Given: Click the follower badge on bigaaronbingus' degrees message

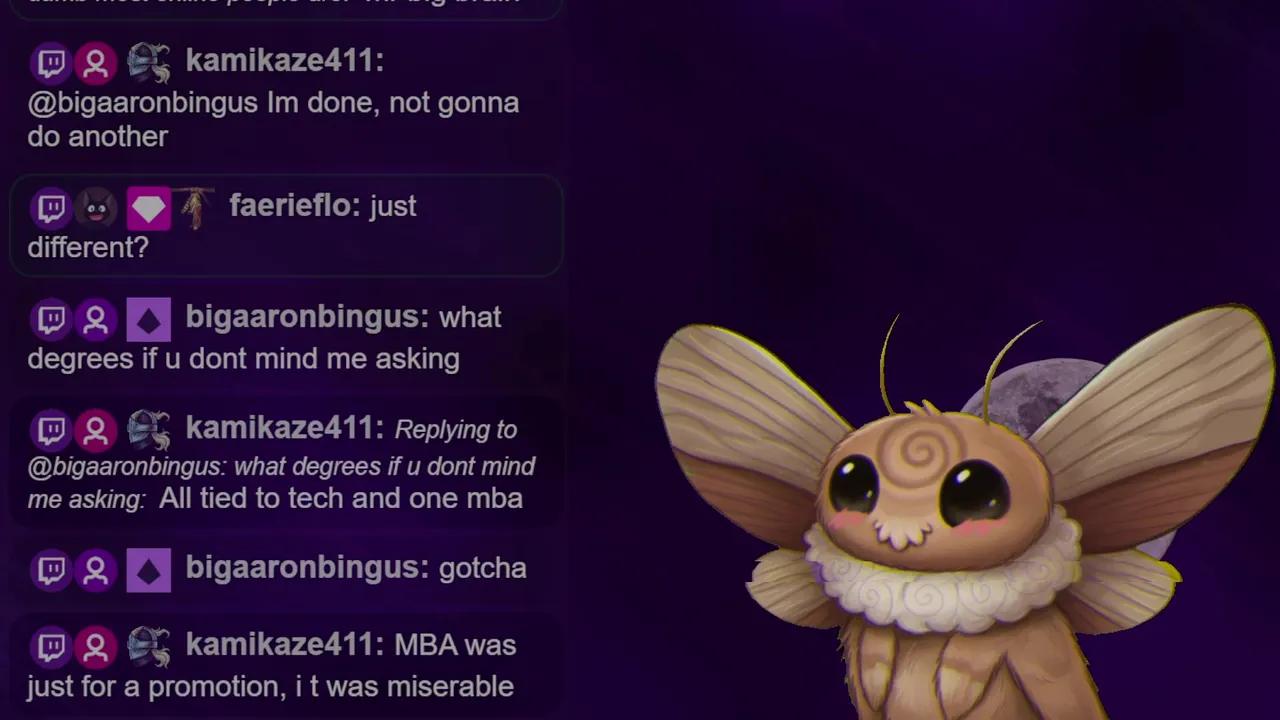Looking at the screenshot, I should (x=96, y=318).
